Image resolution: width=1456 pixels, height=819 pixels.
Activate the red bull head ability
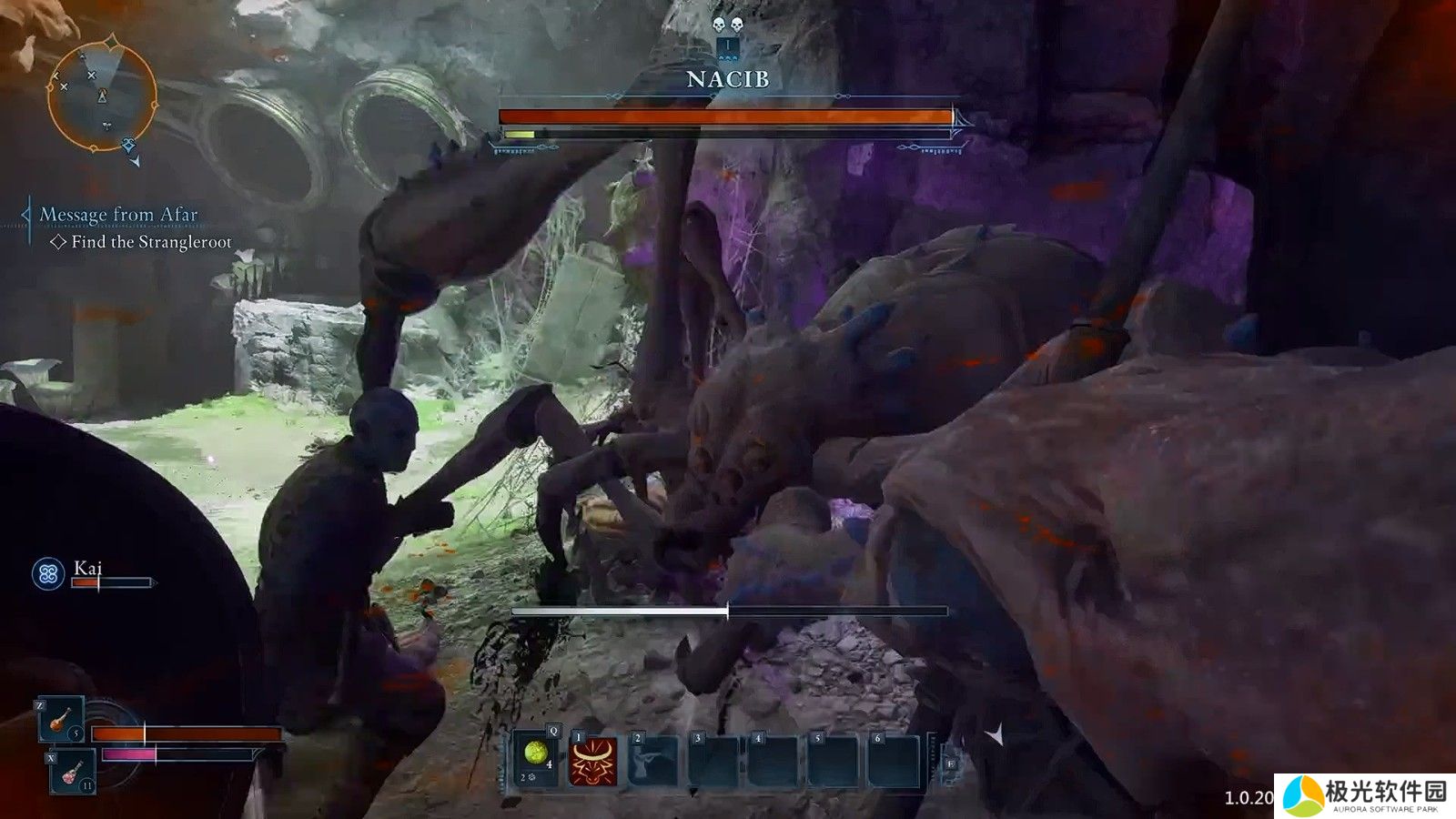[x=593, y=761]
